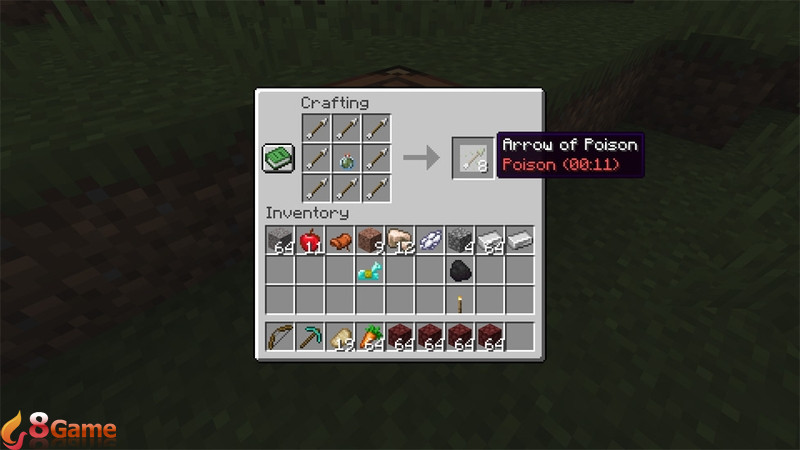Take the Arrow of Poison from output slot
This screenshot has height=450, width=800.
[472, 157]
